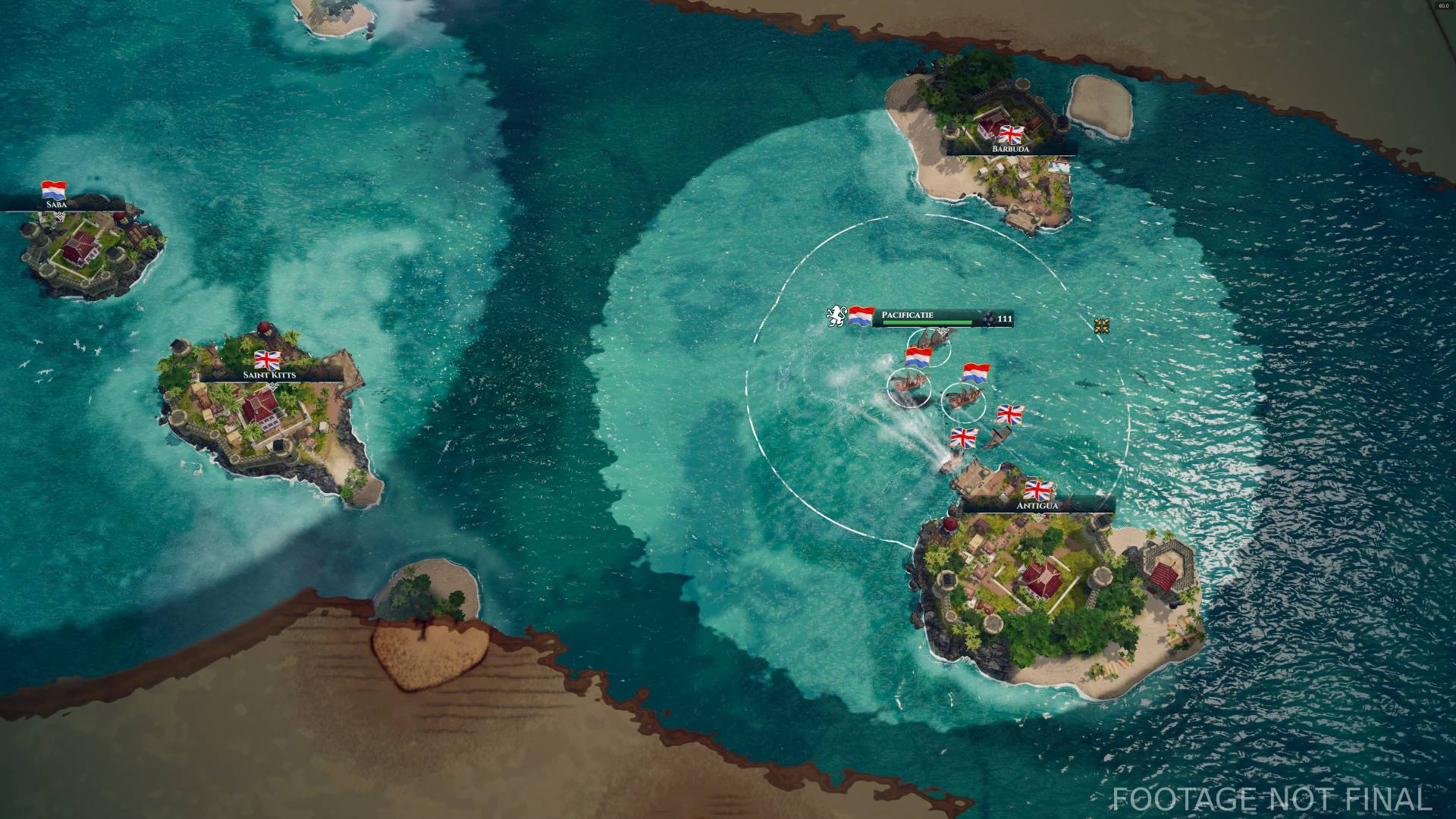Select the second Dutch flag between the two ships

(x=976, y=374)
